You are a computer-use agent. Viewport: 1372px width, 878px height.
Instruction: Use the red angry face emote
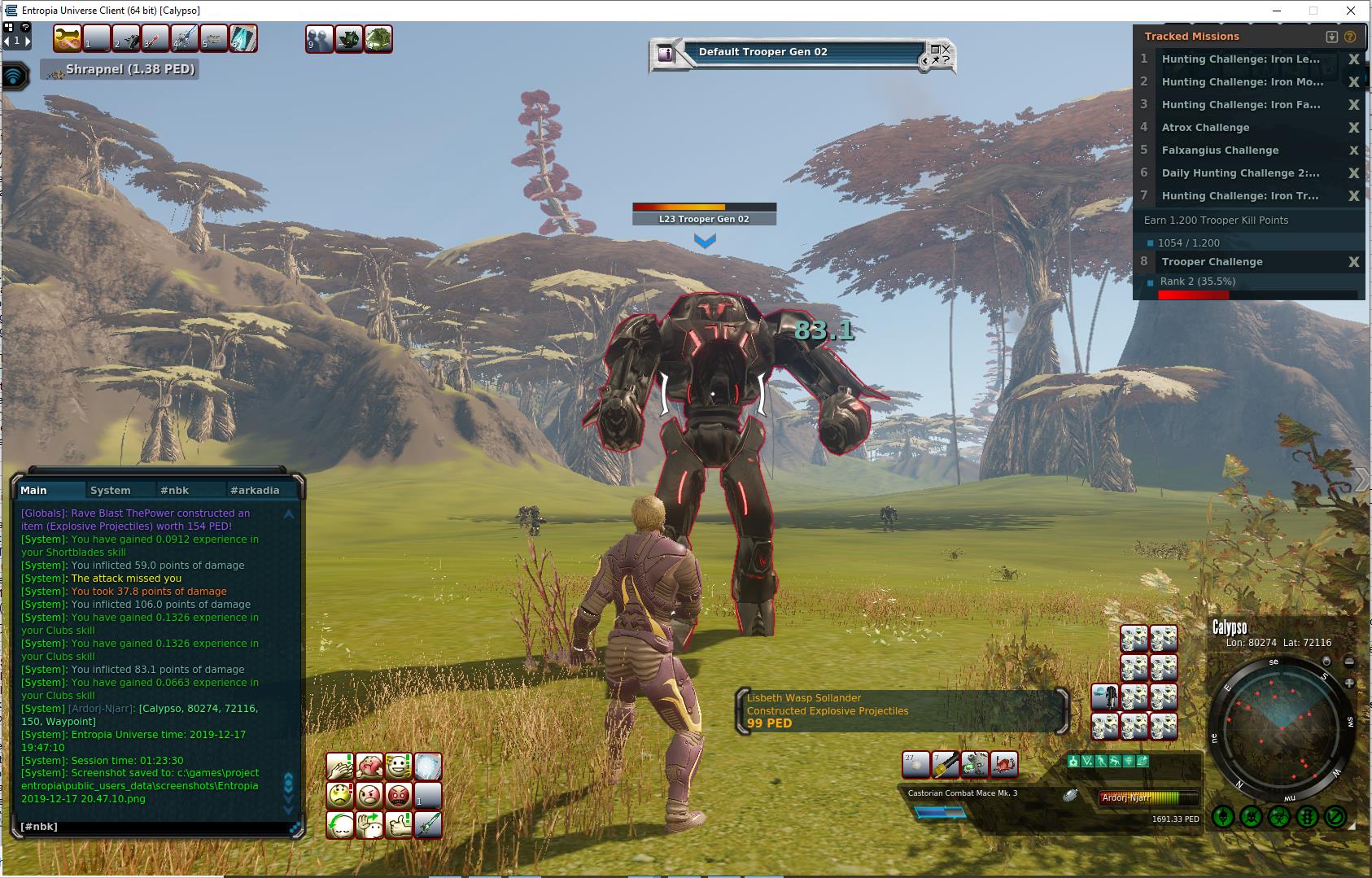click(398, 795)
